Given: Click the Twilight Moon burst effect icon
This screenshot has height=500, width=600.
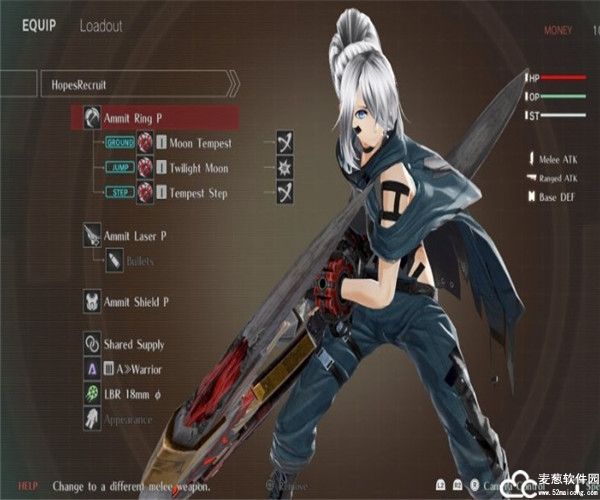Looking at the screenshot, I should pyautogui.click(x=285, y=168).
